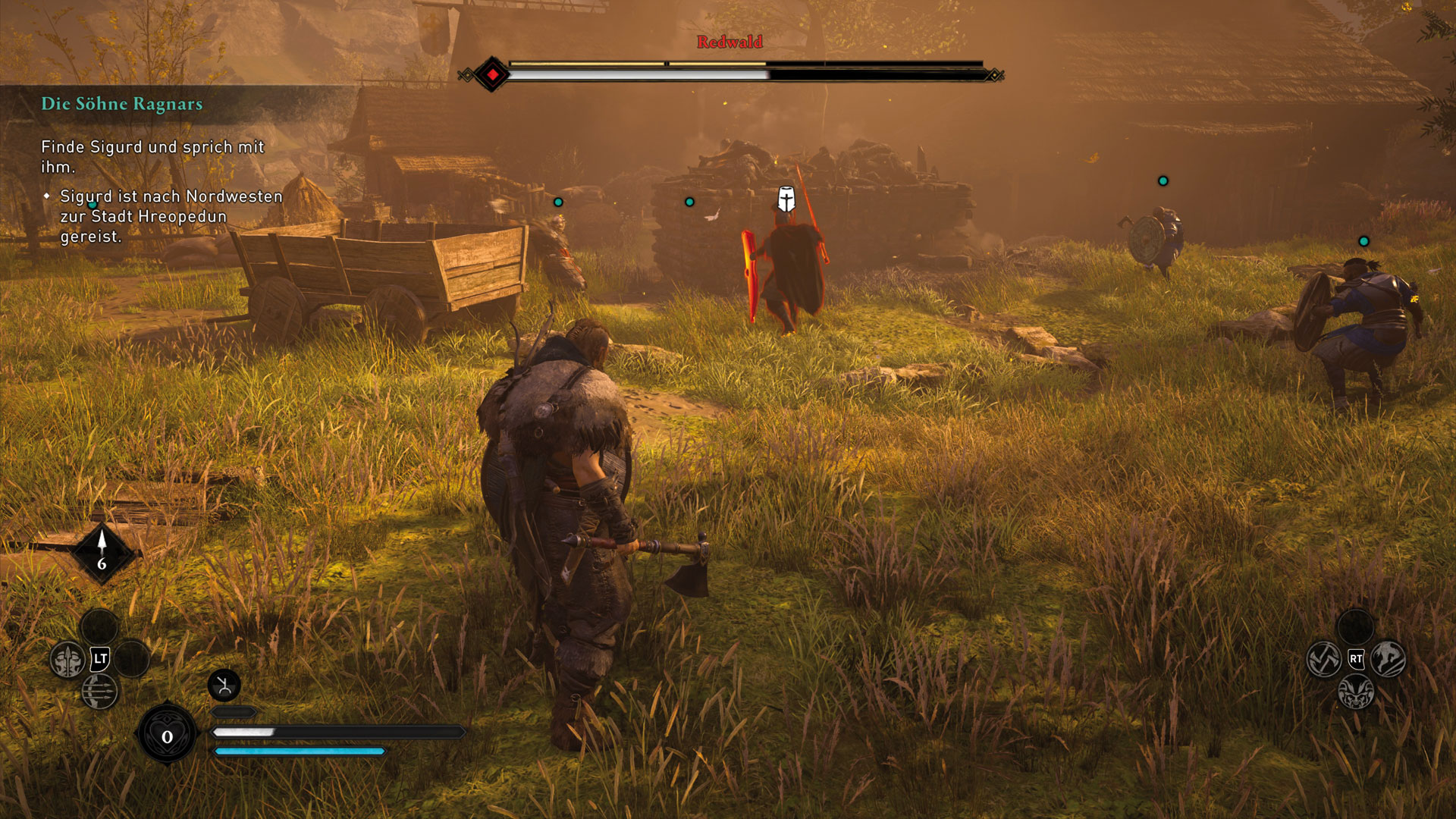Viewport: 1456px width, 819px height.
Task: Activate the horned-face rage ability
Action: 1356,692
